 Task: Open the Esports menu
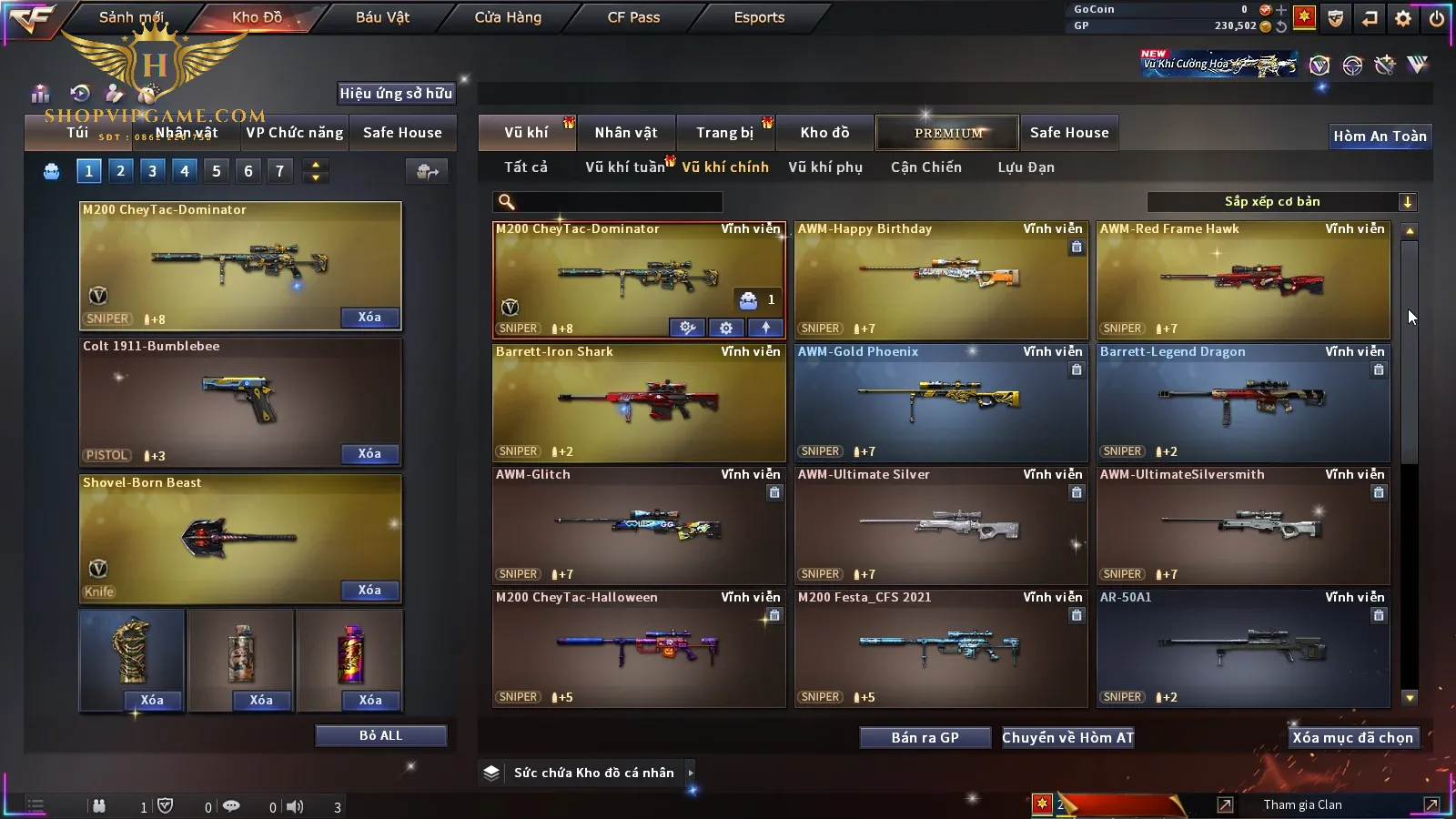(x=759, y=17)
